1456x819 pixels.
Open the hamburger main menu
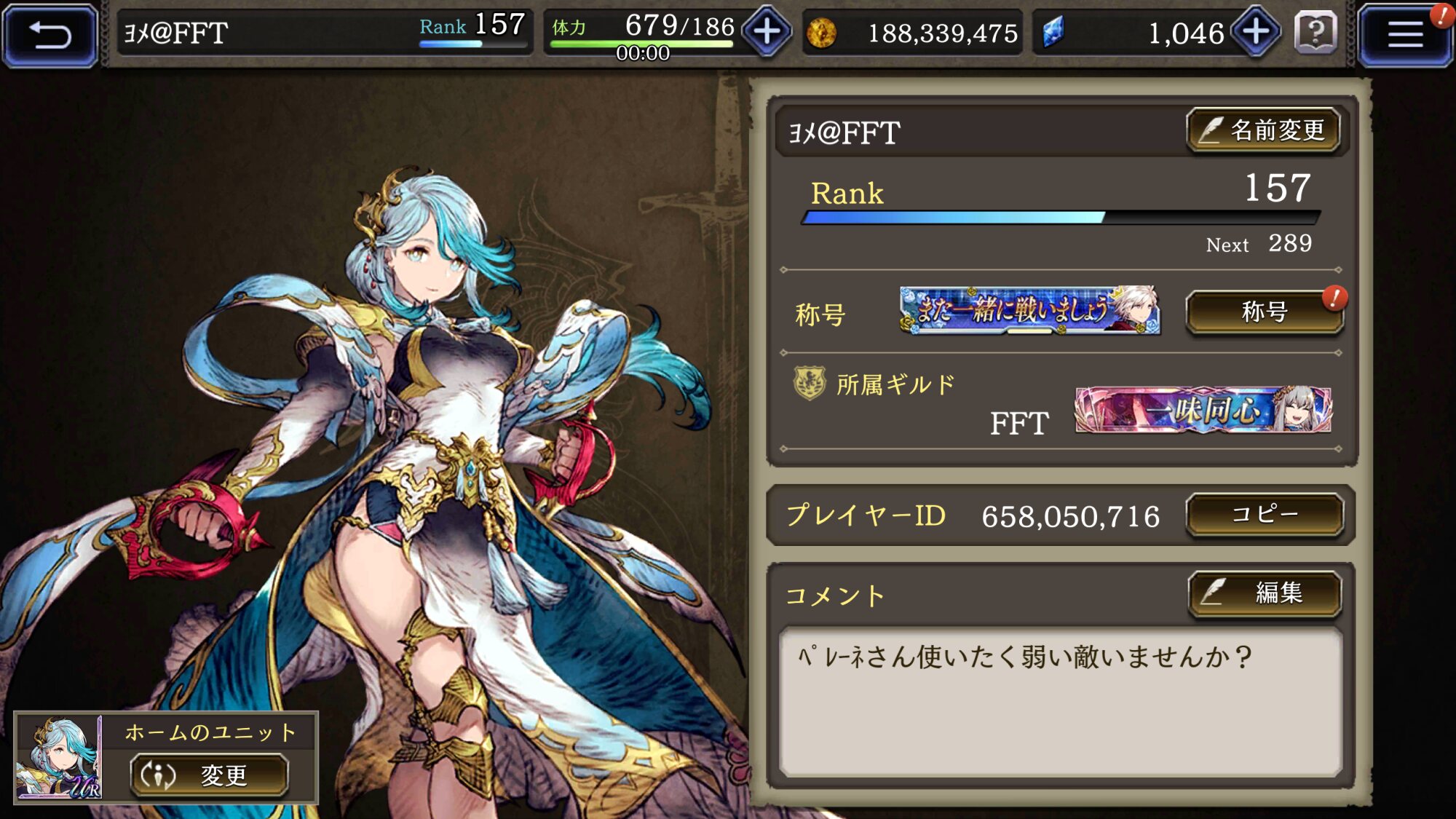[1404, 34]
